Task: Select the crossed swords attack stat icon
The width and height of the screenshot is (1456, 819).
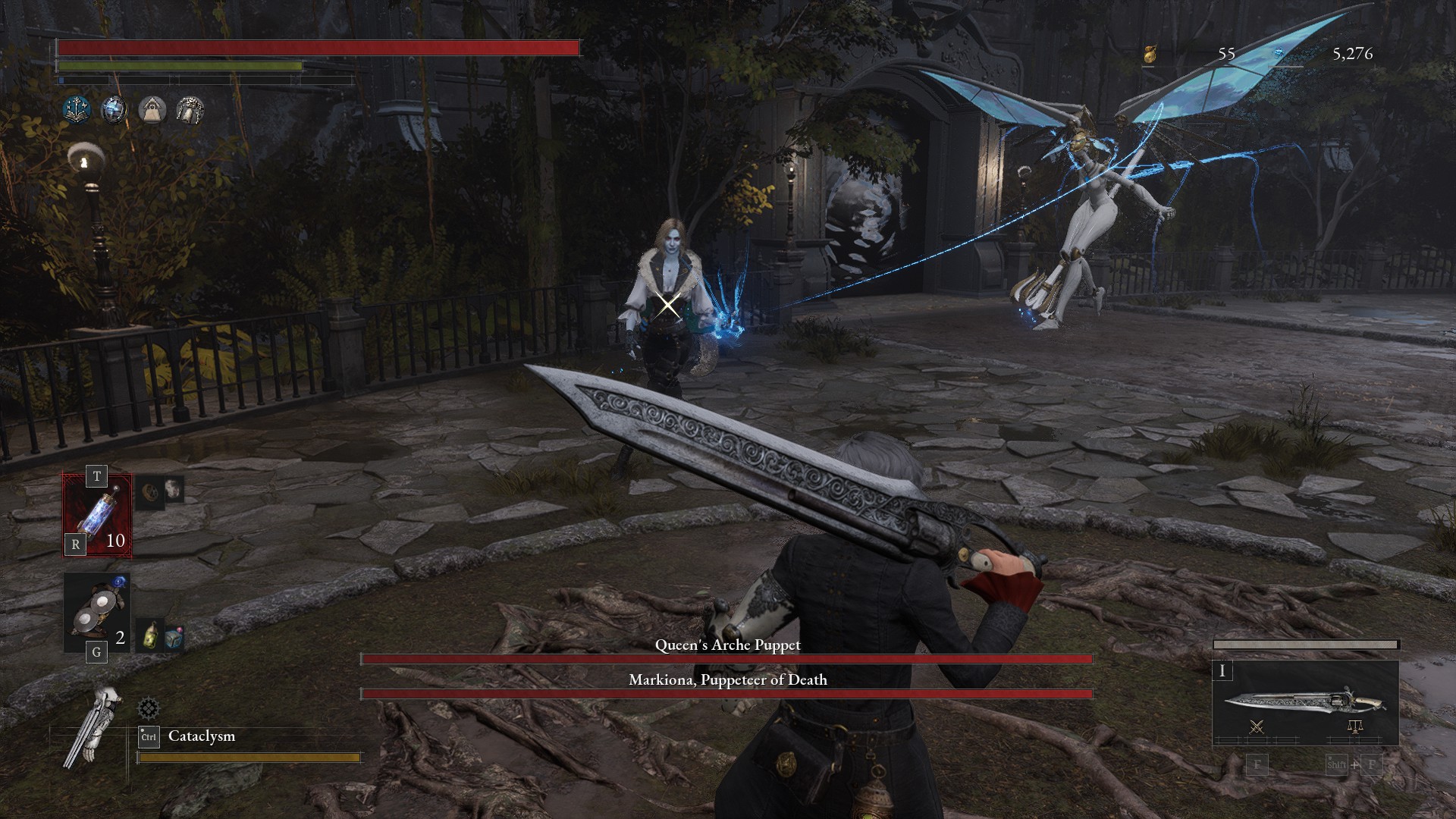Action: point(1257,726)
